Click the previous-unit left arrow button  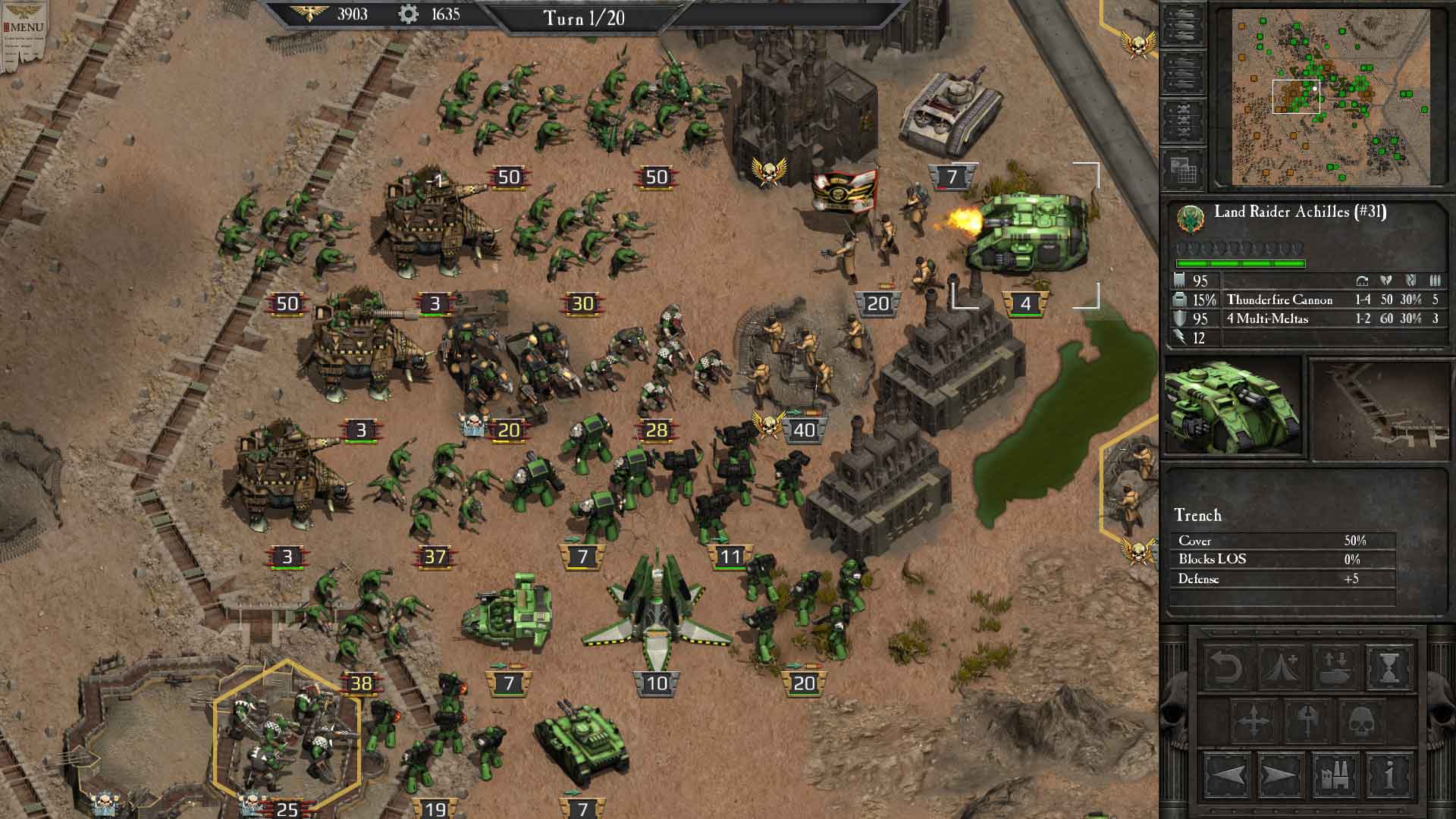(x=1228, y=776)
